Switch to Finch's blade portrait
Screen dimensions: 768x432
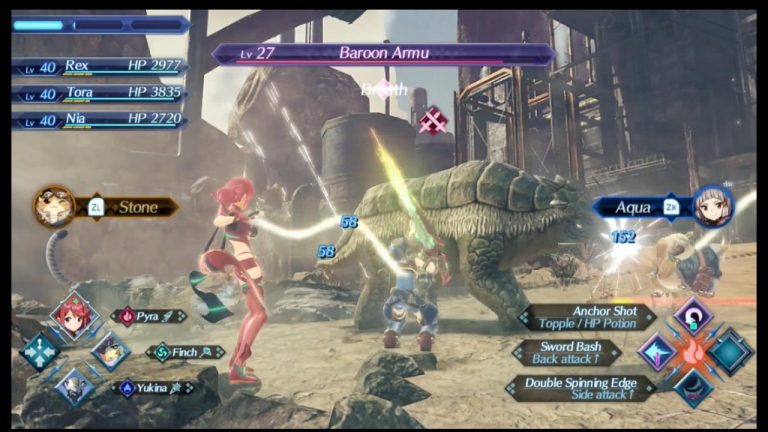pyautogui.click(x=109, y=351)
